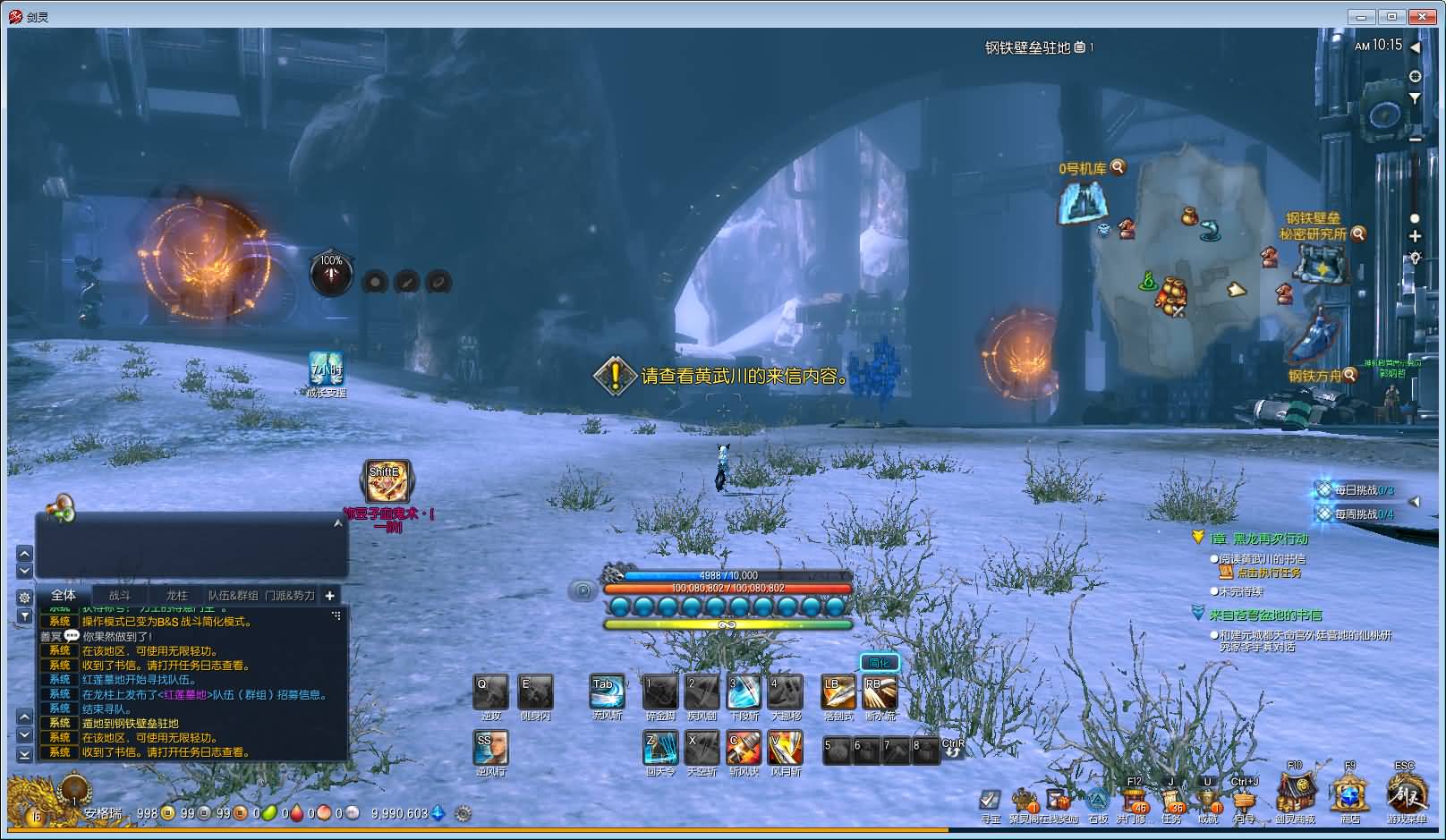The width and height of the screenshot is (1446, 840).
Task: Toggle the 简化 simplified mode button
Action: point(879,663)
